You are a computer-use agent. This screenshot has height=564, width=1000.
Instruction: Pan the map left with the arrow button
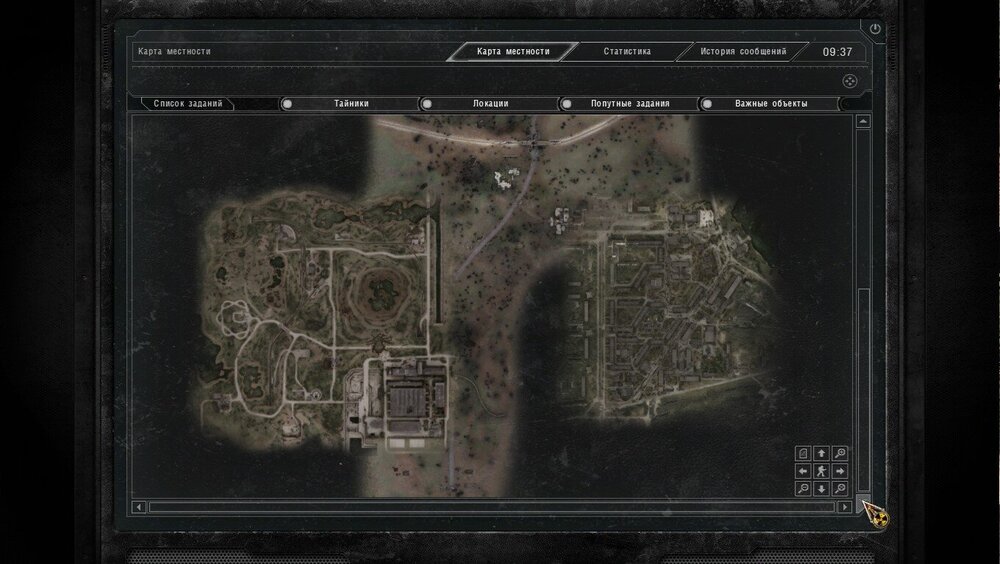[x=803, y=471]
